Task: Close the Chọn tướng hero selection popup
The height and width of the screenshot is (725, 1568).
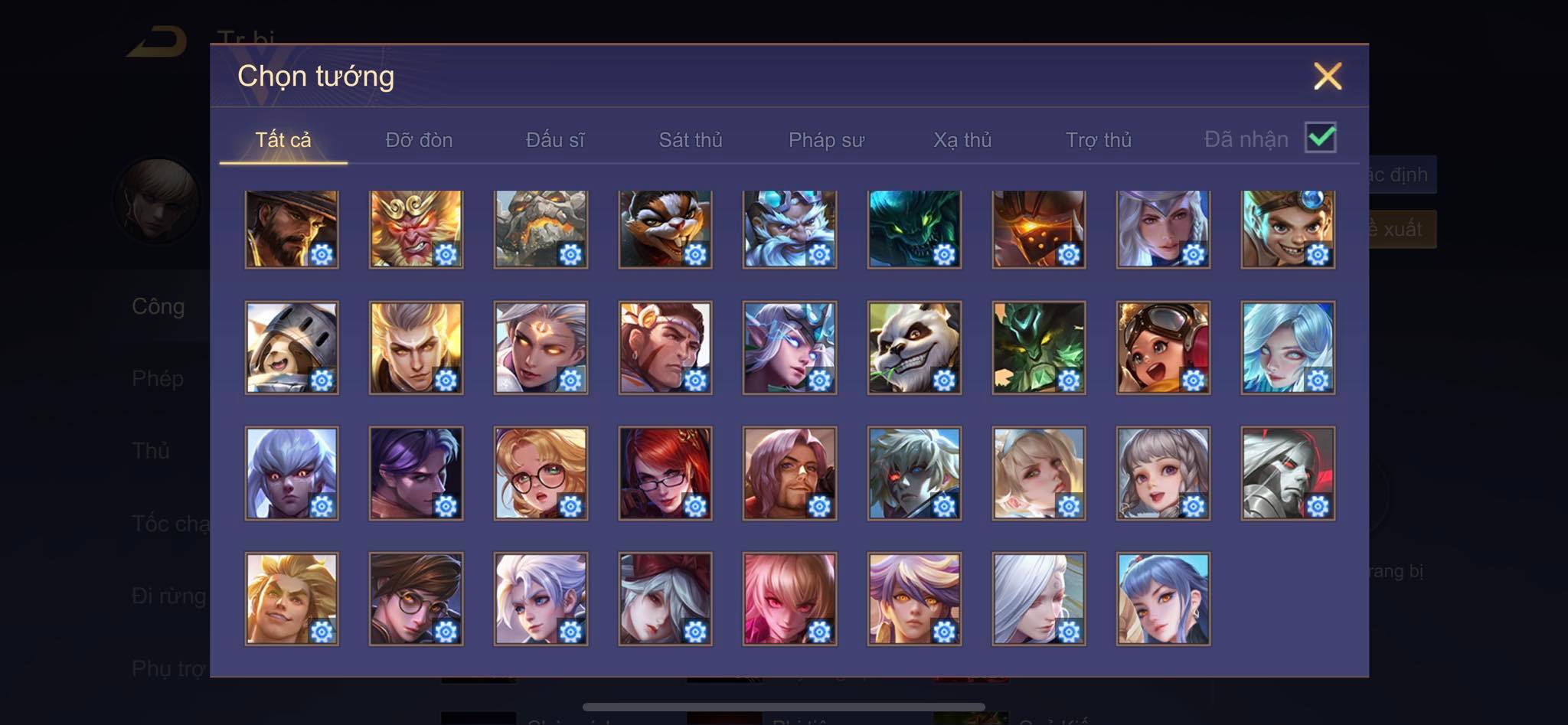Action: 1327,77
